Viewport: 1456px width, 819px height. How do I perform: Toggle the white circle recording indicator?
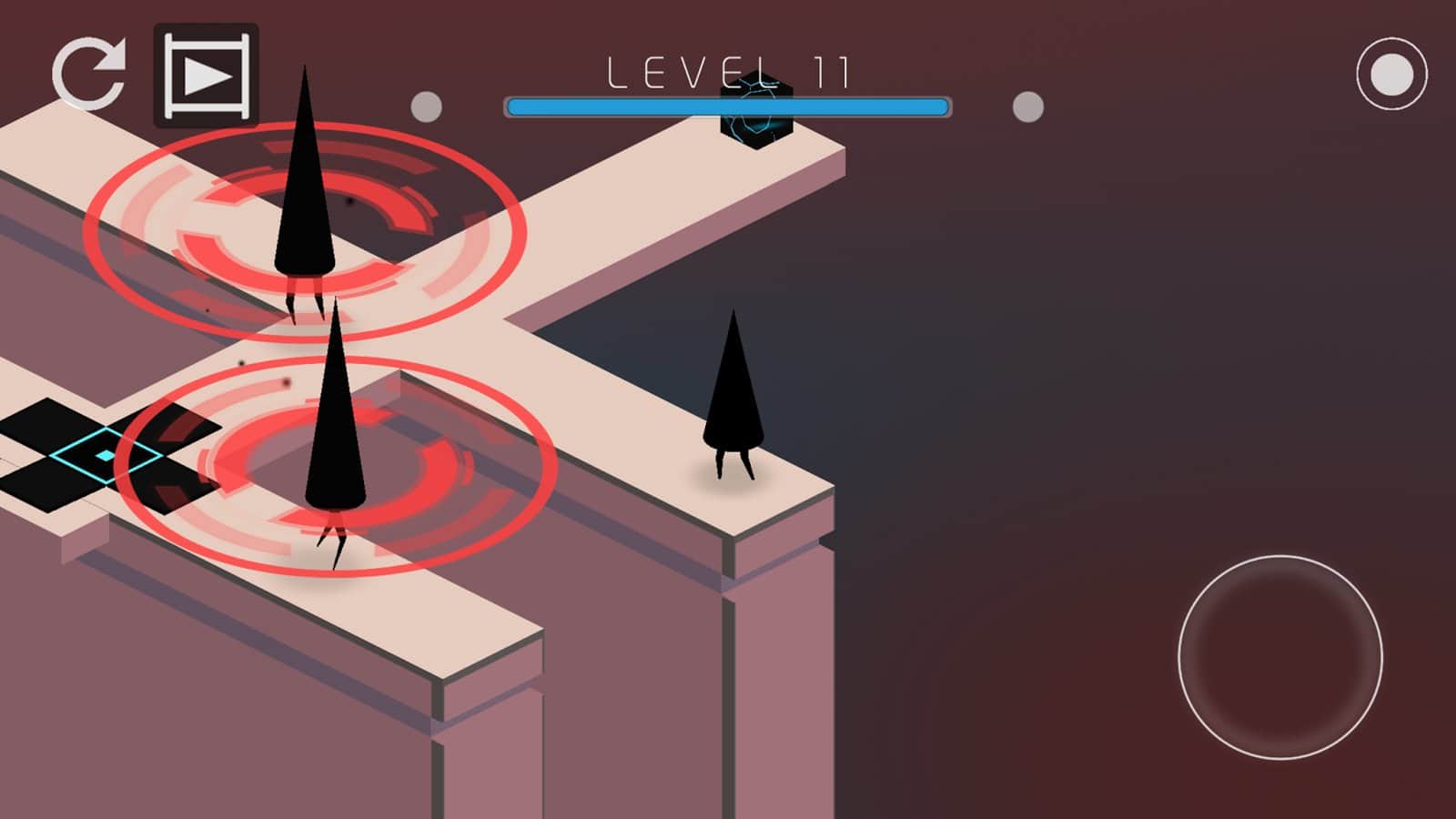[1390, 73]
